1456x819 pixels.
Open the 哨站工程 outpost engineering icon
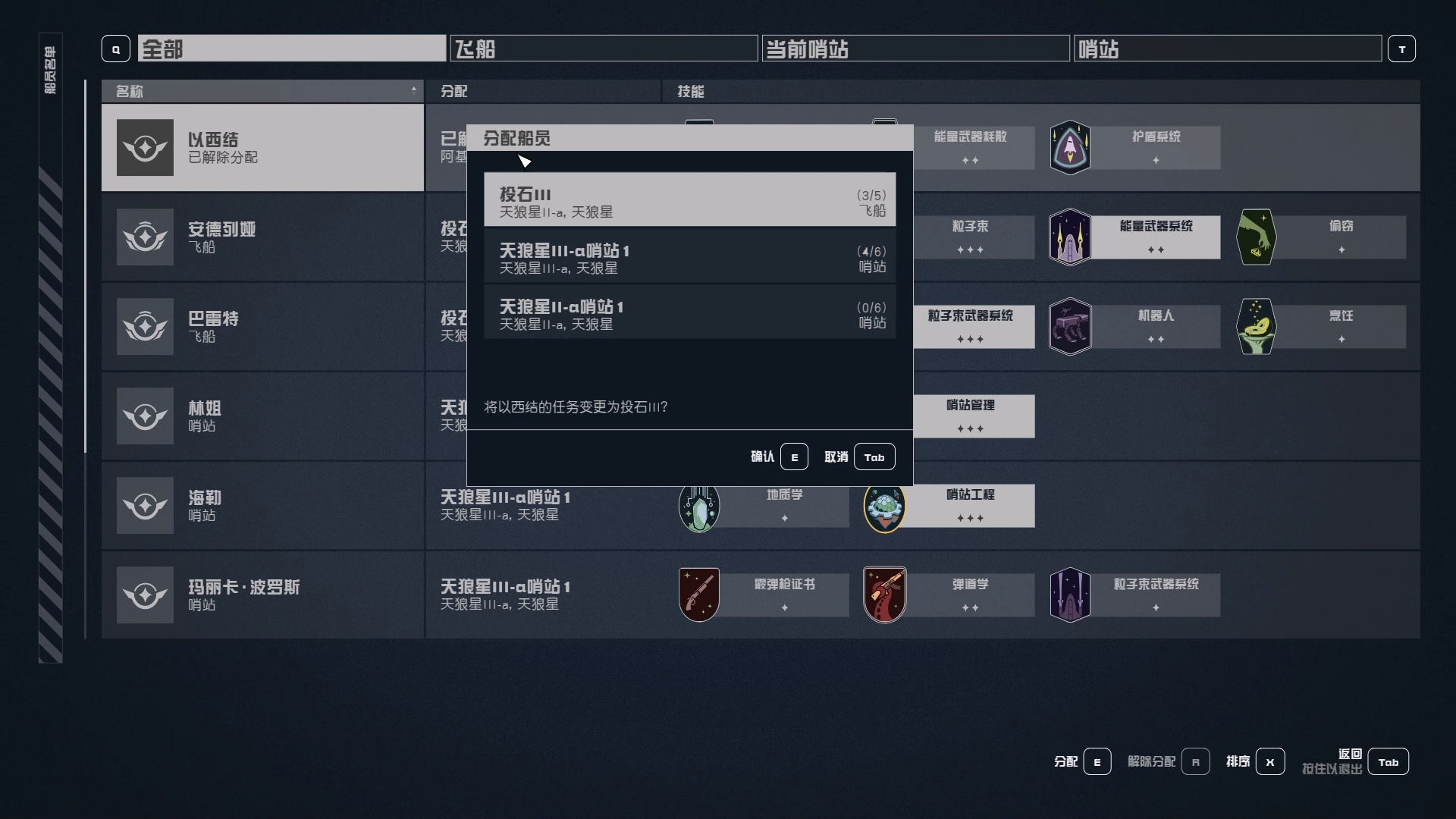[x=884, y=506]
